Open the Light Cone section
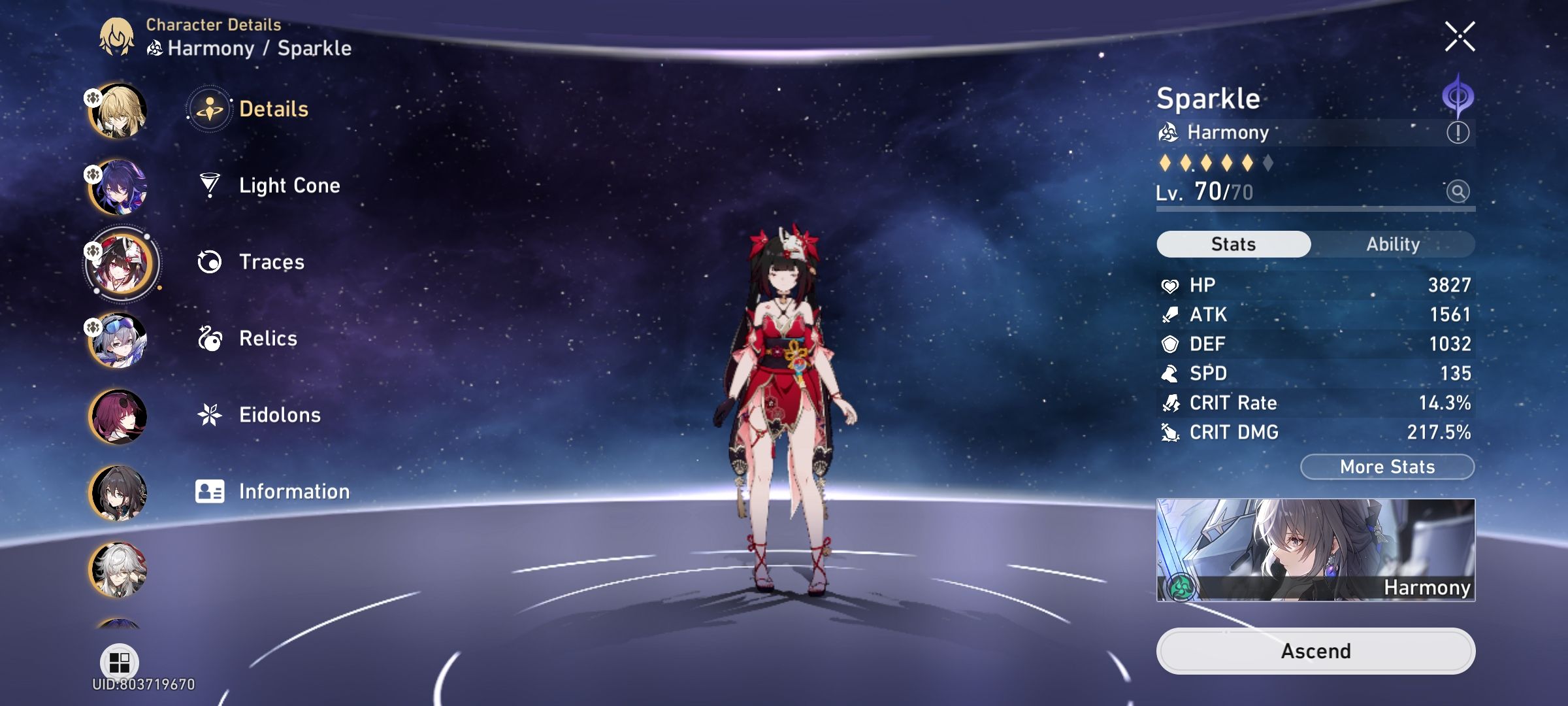The width and height of the screenshot is (1568, 706). tap(289, 186)
